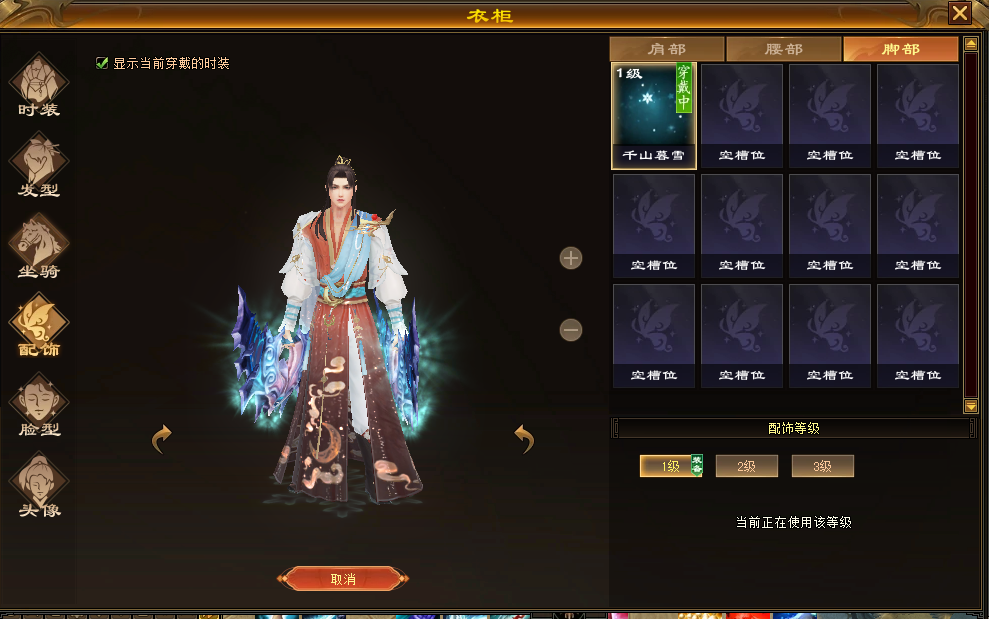Choose accessory level 3级
The image size is (989, 619).
click(x=822, y=466)
